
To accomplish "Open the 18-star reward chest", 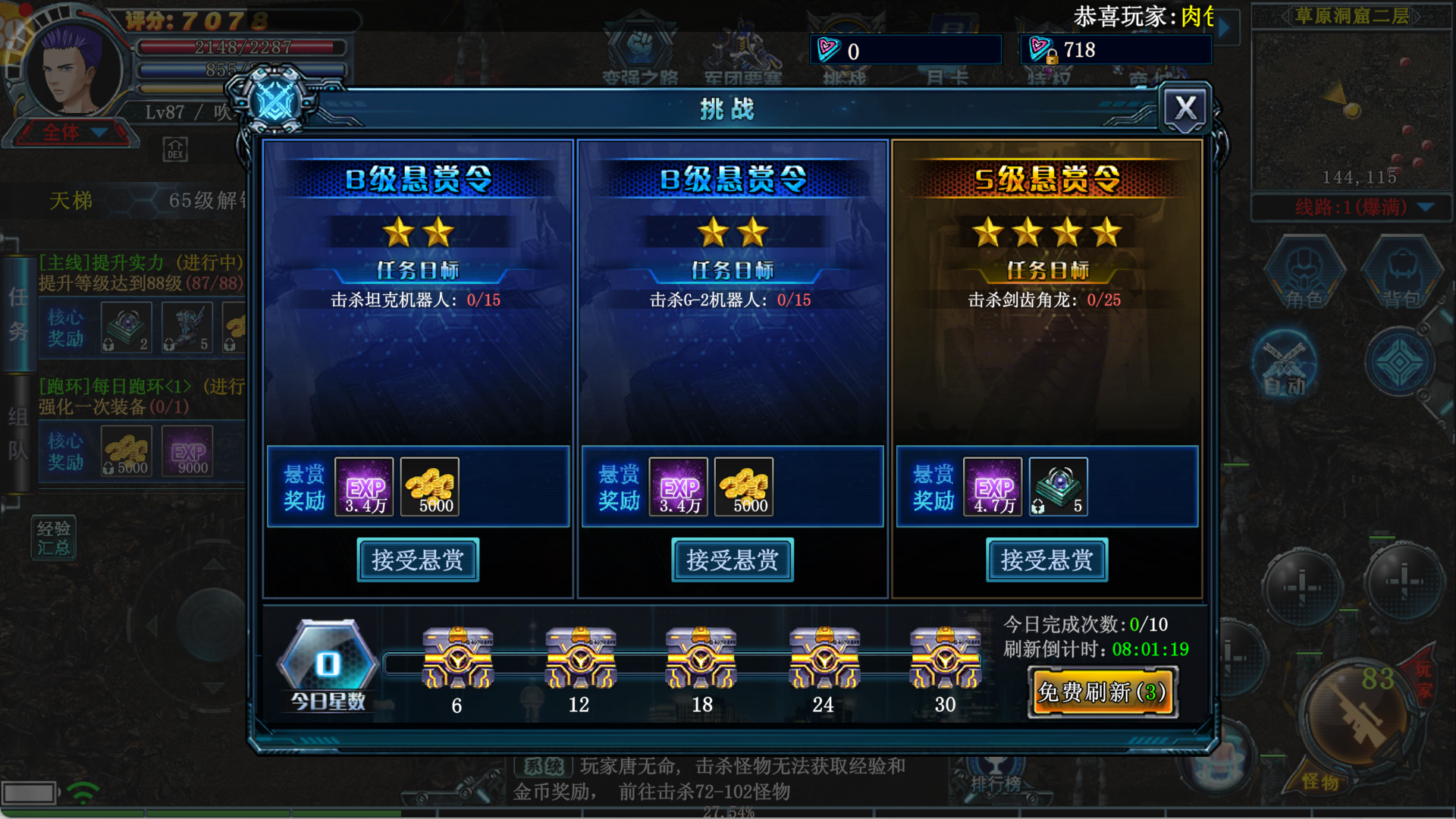I will [701, 657].
